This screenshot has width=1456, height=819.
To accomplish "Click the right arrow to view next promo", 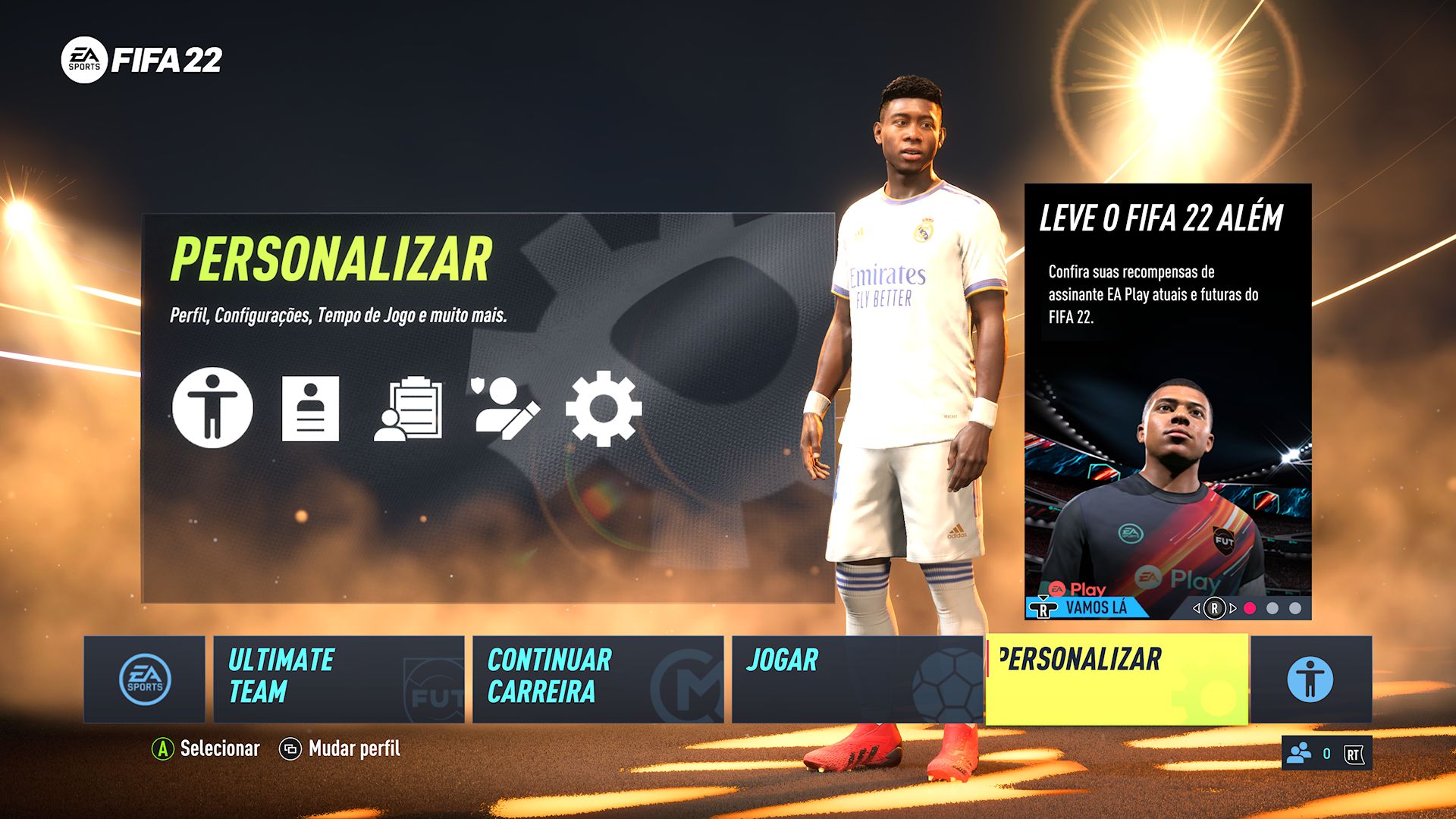I will click(x=1233, y=608).
